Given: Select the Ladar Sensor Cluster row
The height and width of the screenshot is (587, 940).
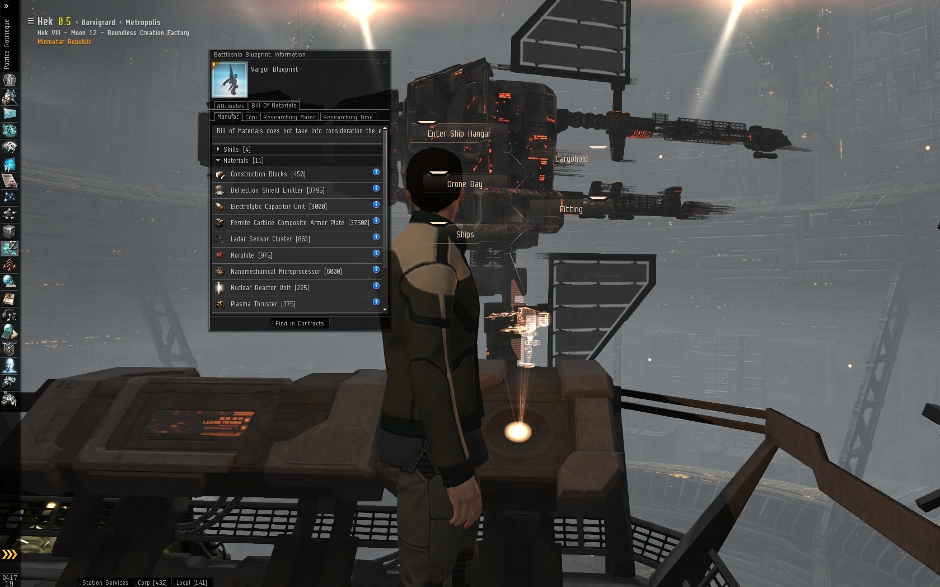Looking at the screenshot, I should tap(290, 238).
